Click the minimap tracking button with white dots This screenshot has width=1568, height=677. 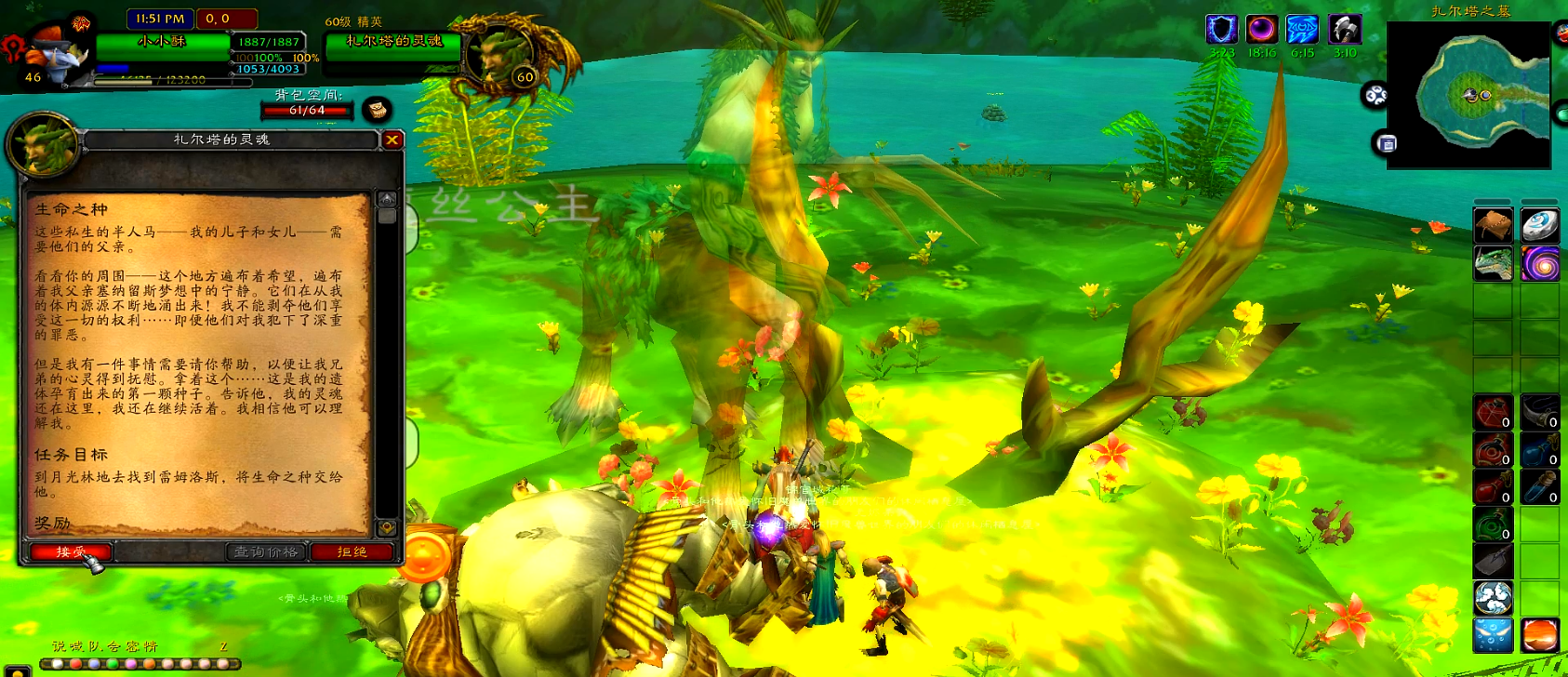pyautogui.click(x=1375, y=95)
